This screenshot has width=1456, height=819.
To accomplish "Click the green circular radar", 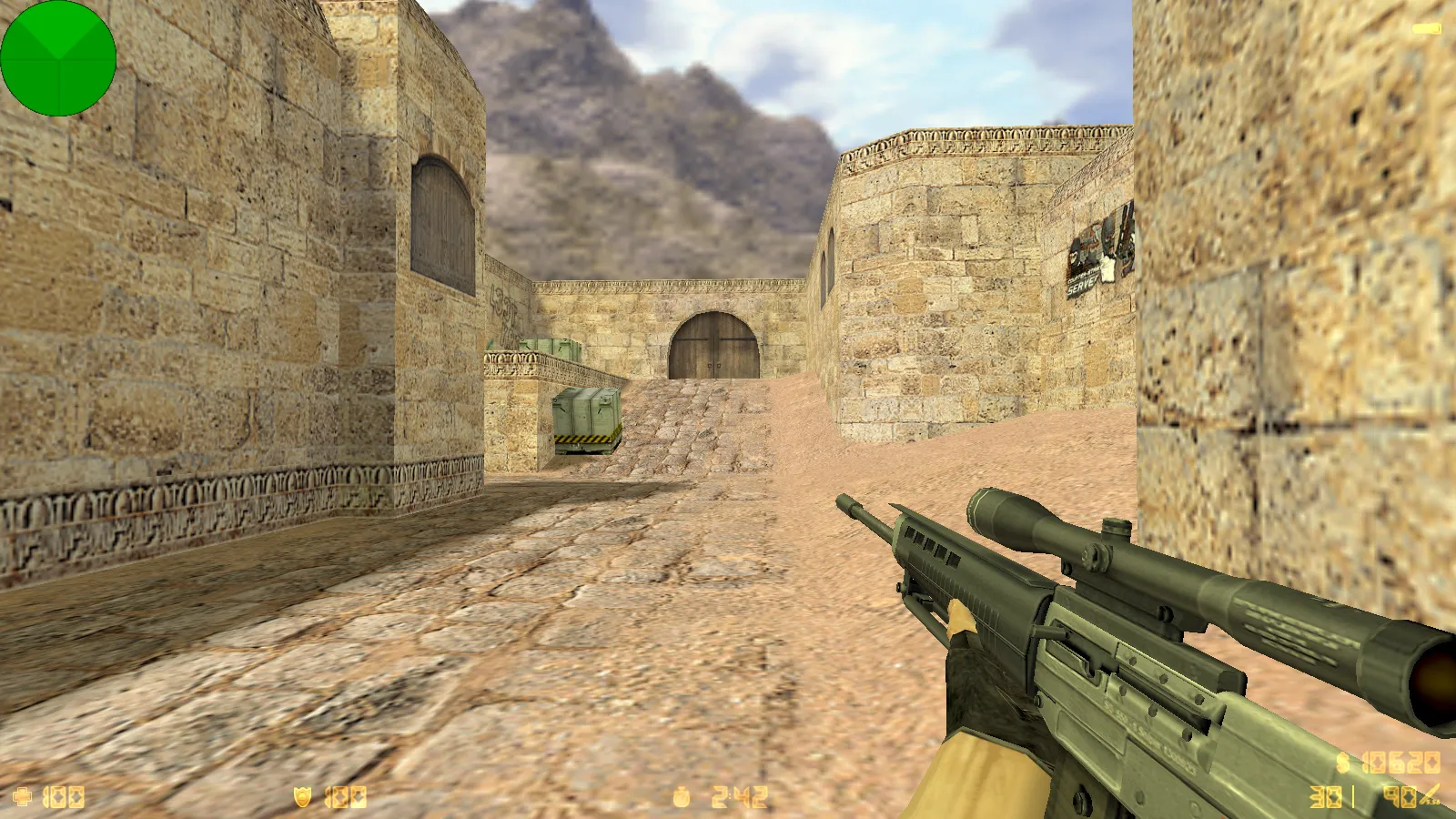I will [58, 58].
